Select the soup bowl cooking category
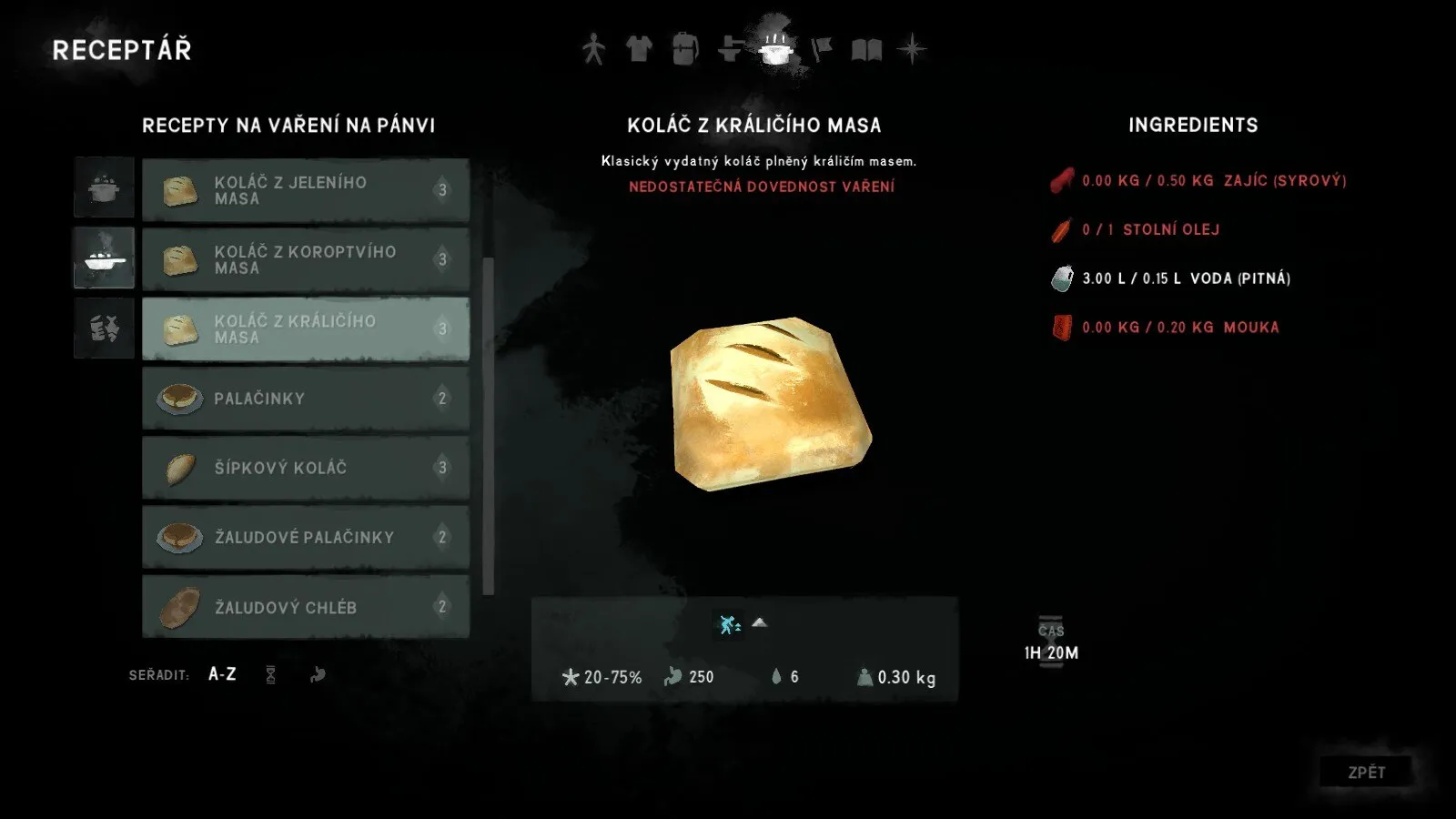 [x=103, y=258]
